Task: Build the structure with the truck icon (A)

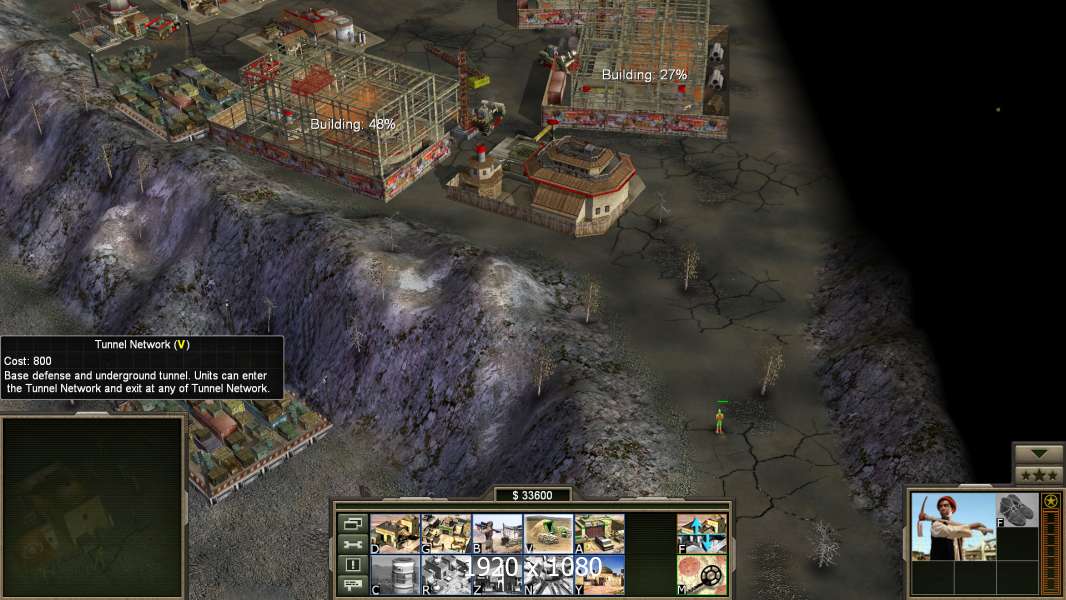Action: coord(599,534)
